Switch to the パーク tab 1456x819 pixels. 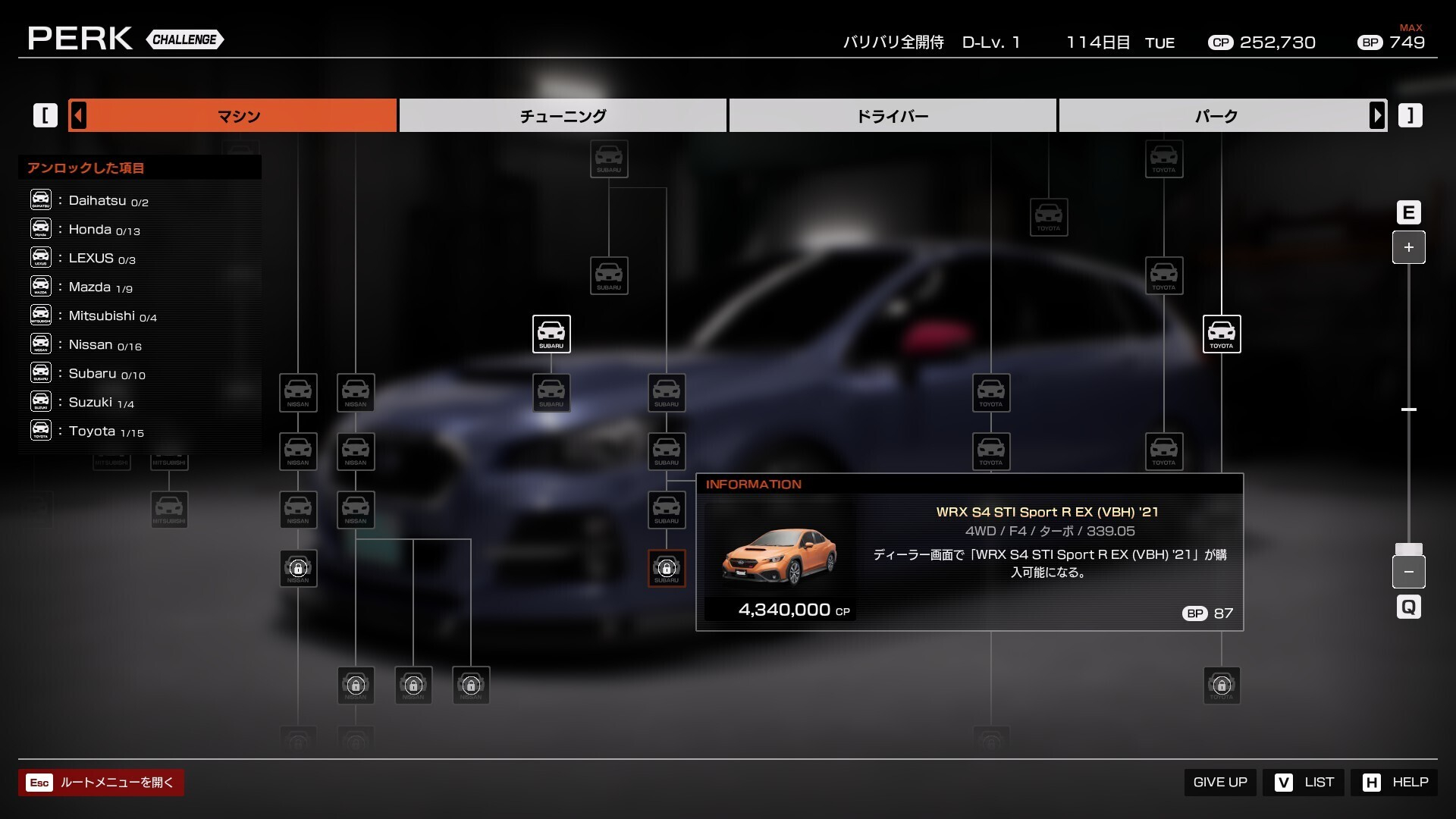click(1216, 116)
